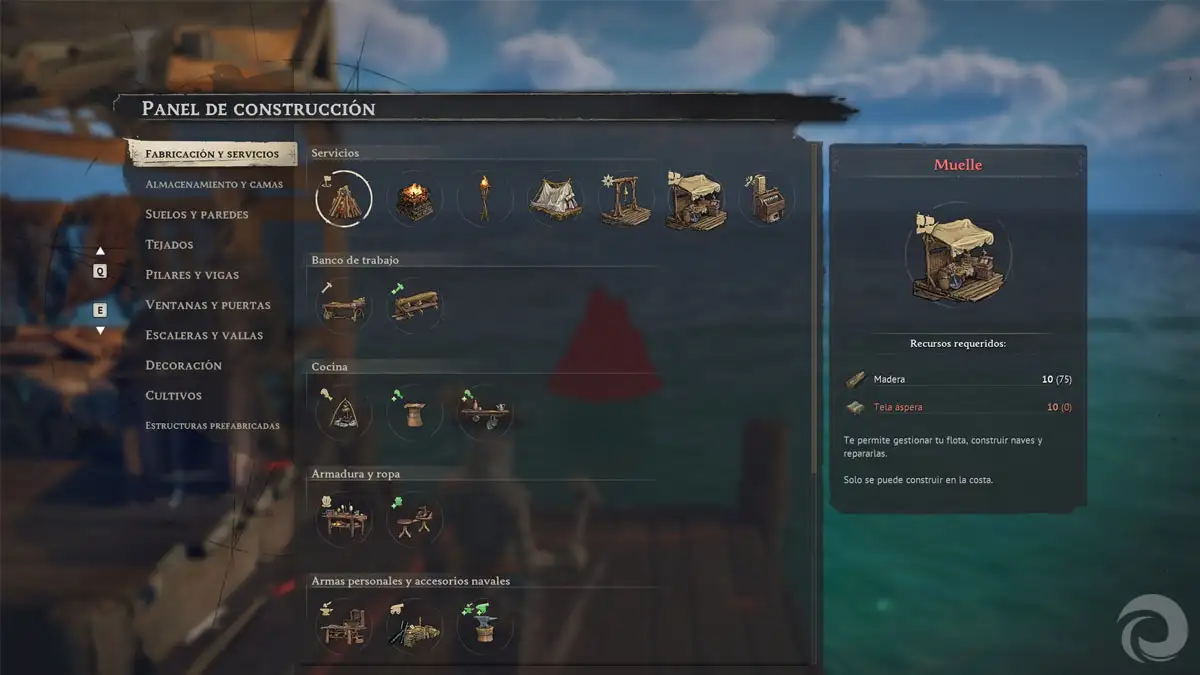This screenshot has width=1200, height=675.
Task: Open the Pilares y vigas category
Action: [x=192, y=274]
